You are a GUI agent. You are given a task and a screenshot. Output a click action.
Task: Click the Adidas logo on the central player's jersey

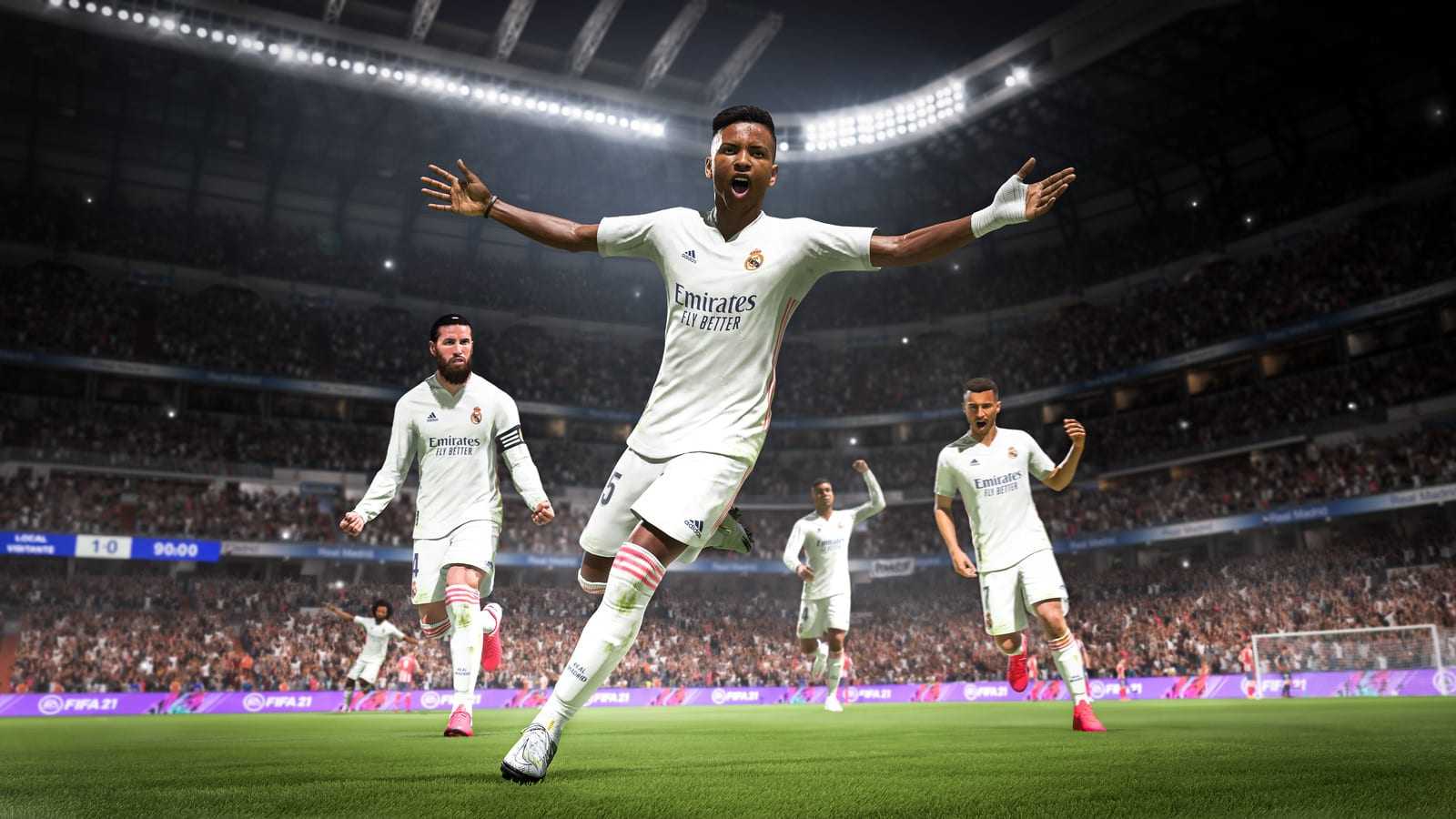(688, 256)
